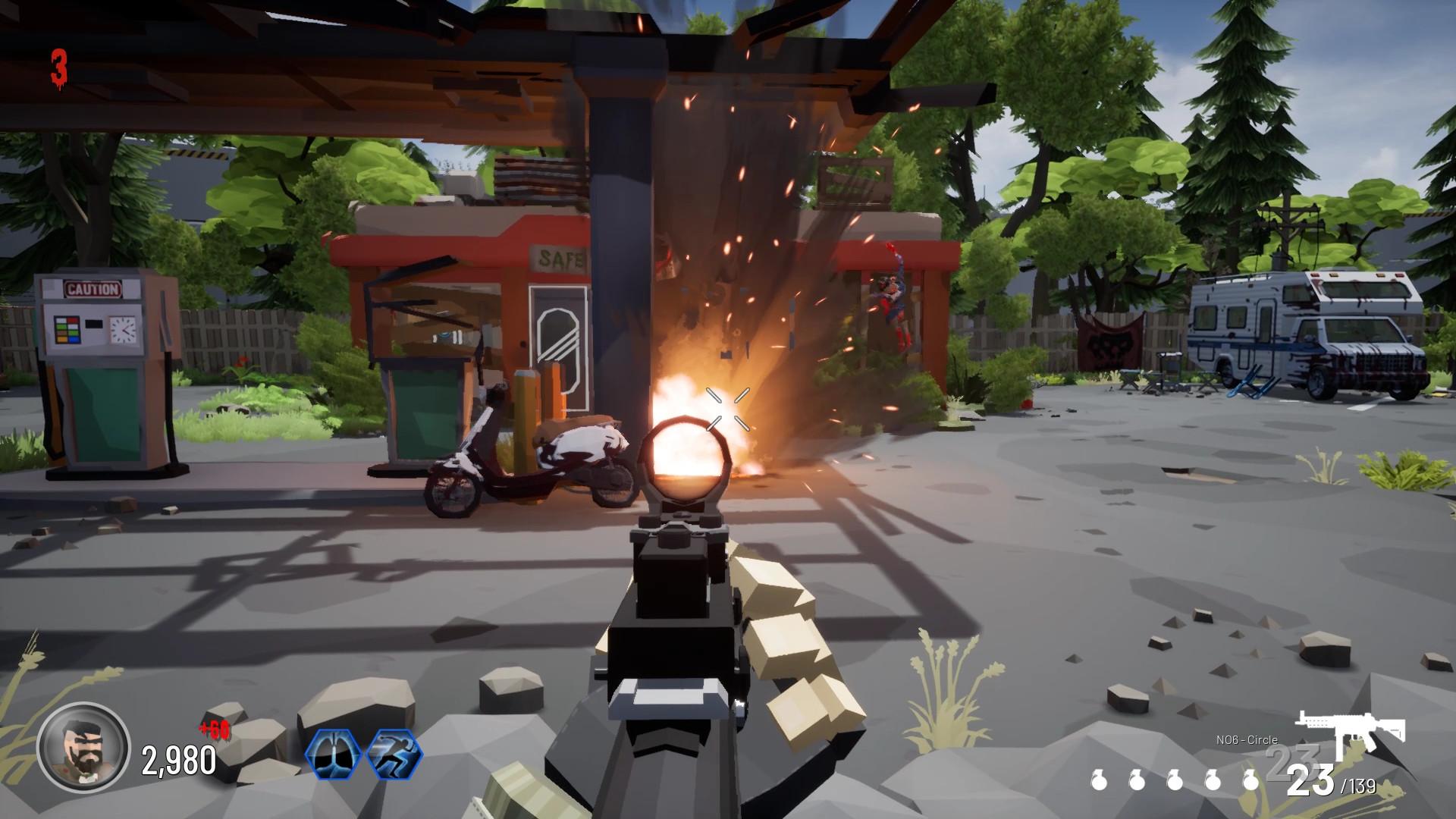Click the SAFE sign on the storefront
The image size is (1456, 819).
[560, 259]
